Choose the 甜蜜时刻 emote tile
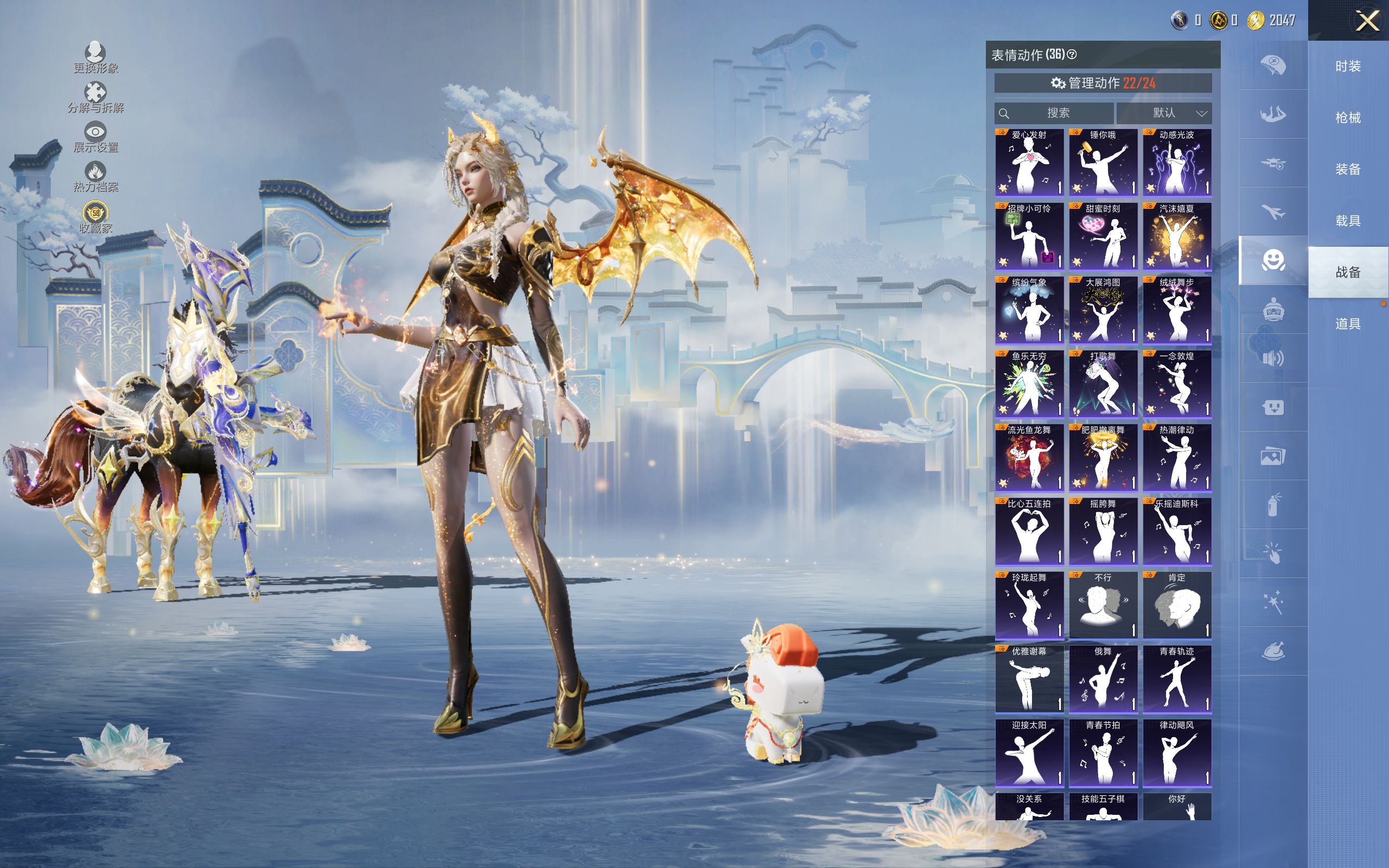1389x868 pixels. point(1103,236)
